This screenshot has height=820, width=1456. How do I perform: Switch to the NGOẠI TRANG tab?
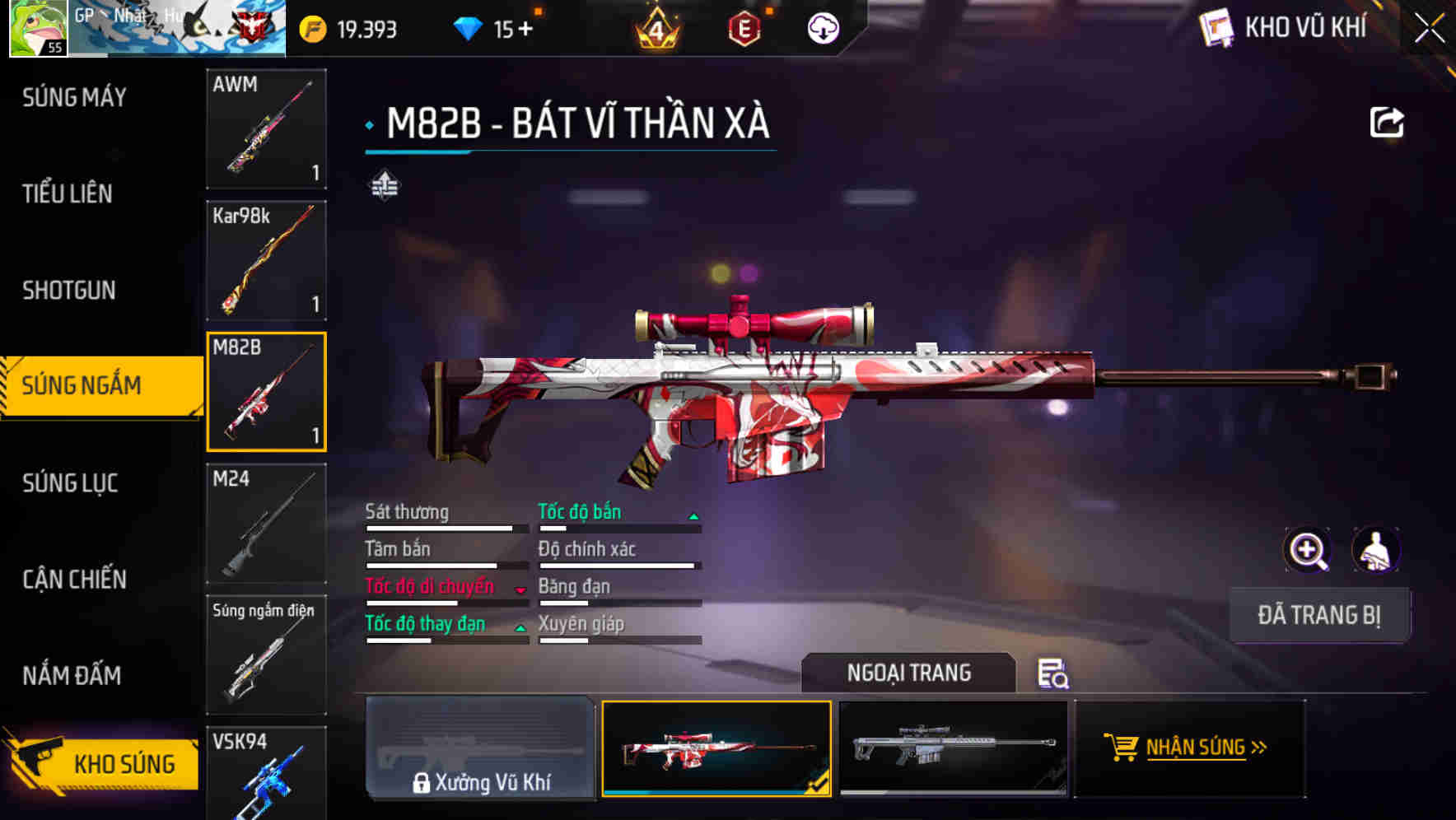pyautogui.click(x=909, y=673)
